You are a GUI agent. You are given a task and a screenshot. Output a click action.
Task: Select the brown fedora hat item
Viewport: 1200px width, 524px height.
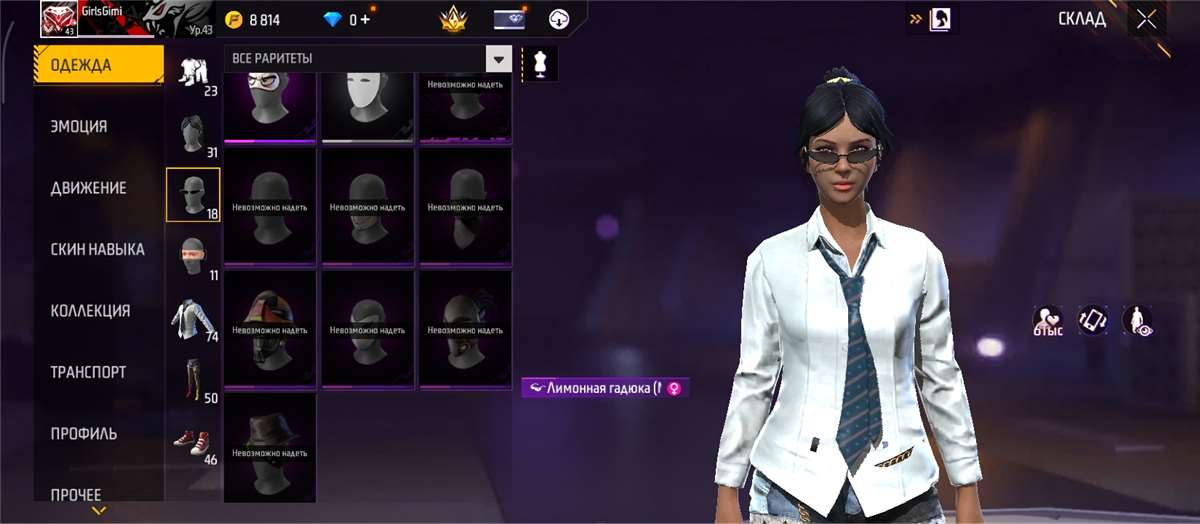pos(269,445)
